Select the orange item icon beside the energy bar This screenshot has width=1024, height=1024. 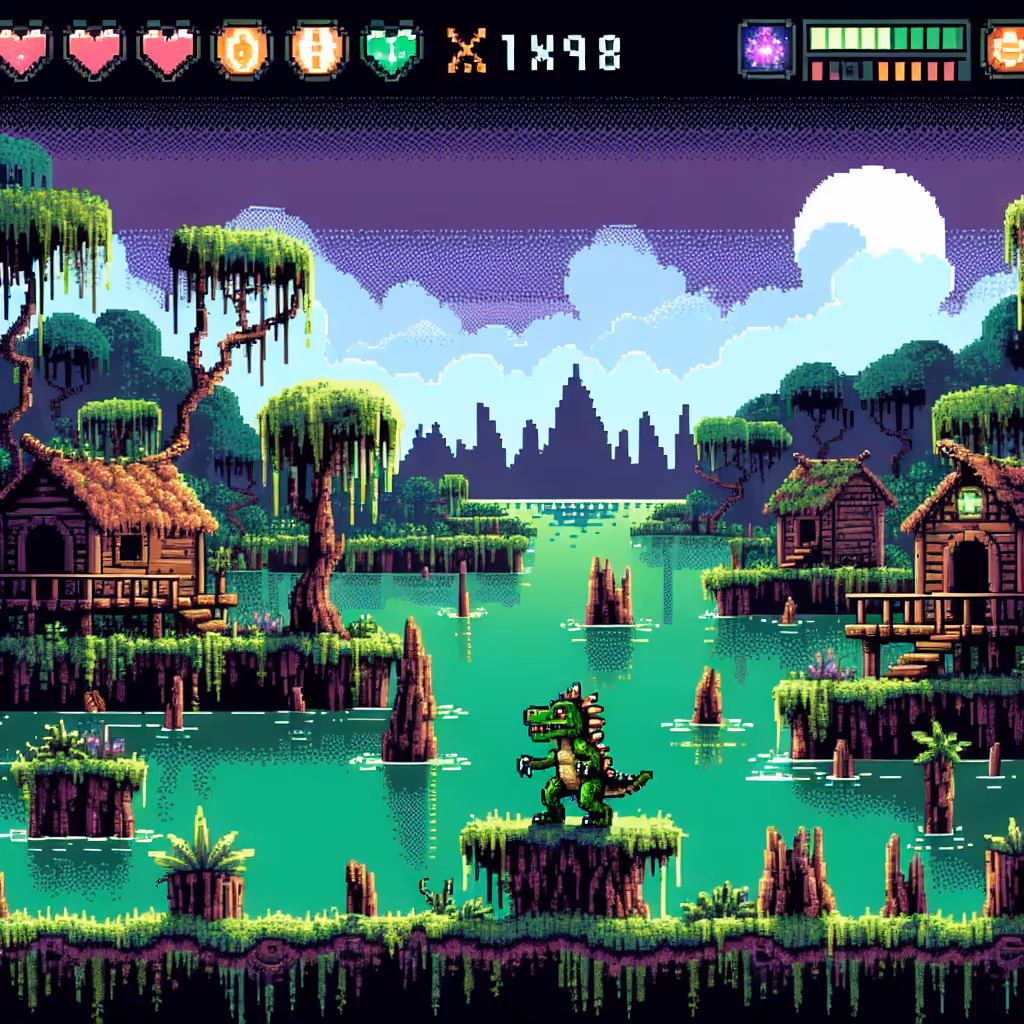[1004, 48]
